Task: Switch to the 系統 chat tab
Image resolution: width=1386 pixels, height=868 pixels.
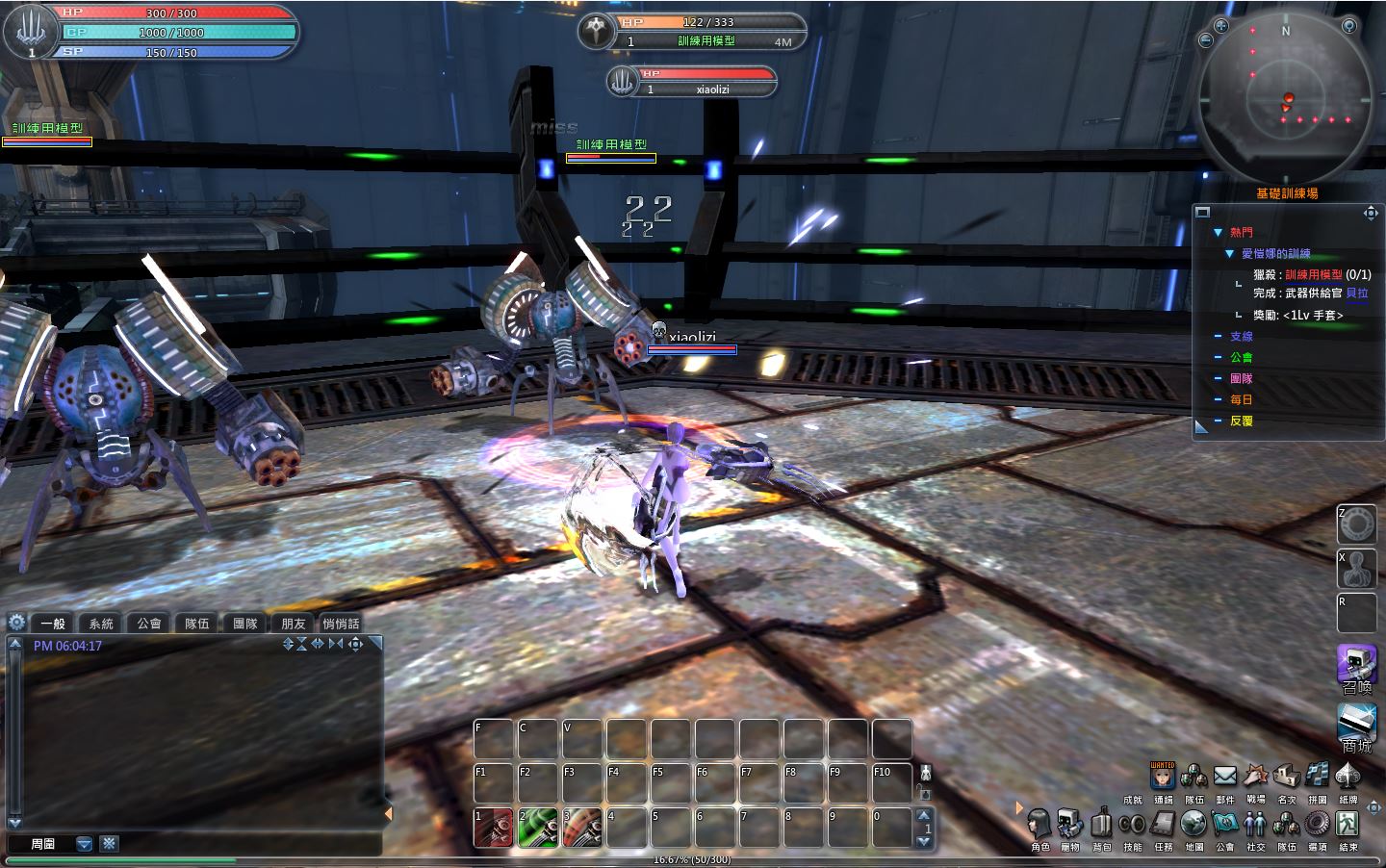Action: pos(101,624)
